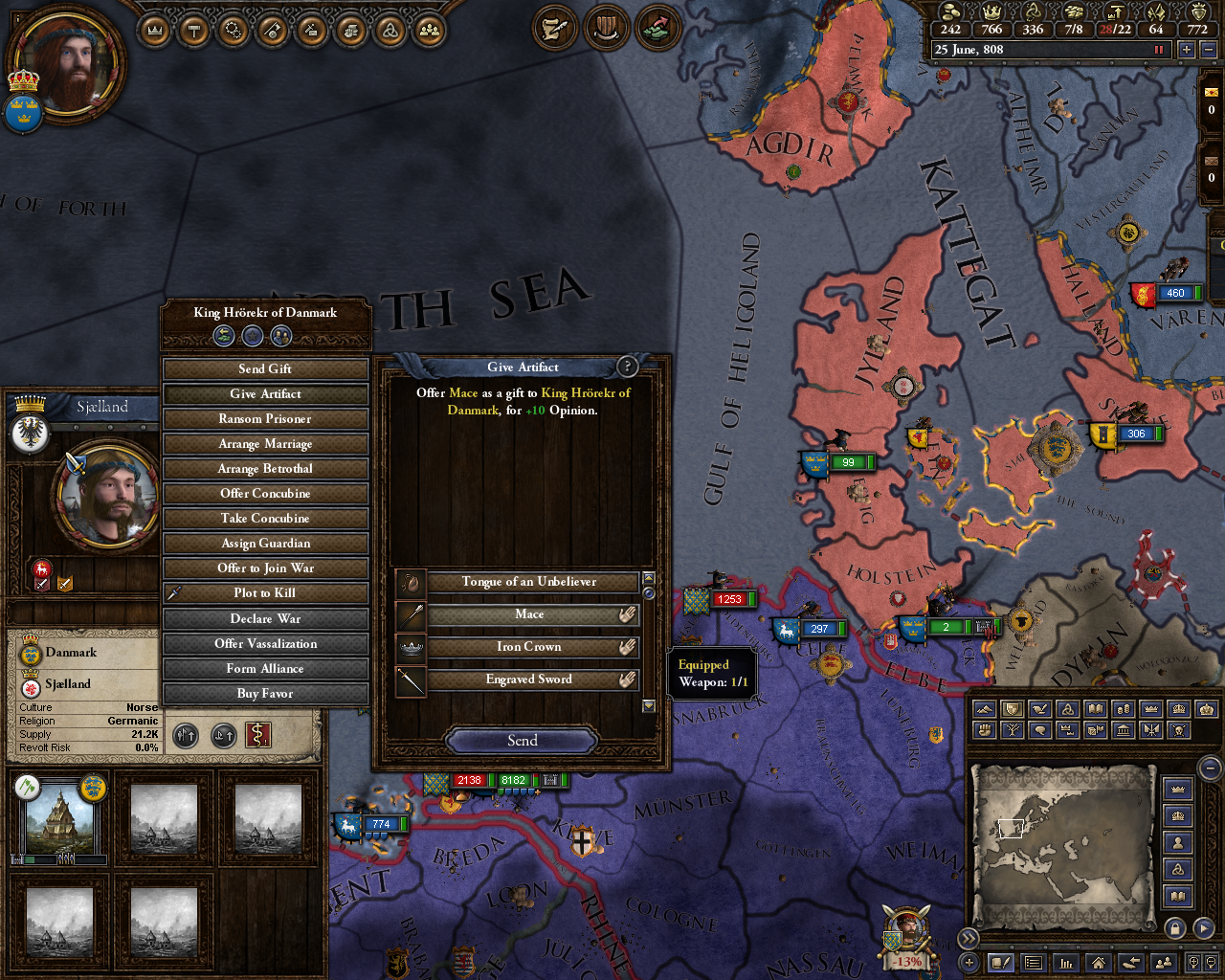Declare War on King Hrörekr

tap(265, 619)
